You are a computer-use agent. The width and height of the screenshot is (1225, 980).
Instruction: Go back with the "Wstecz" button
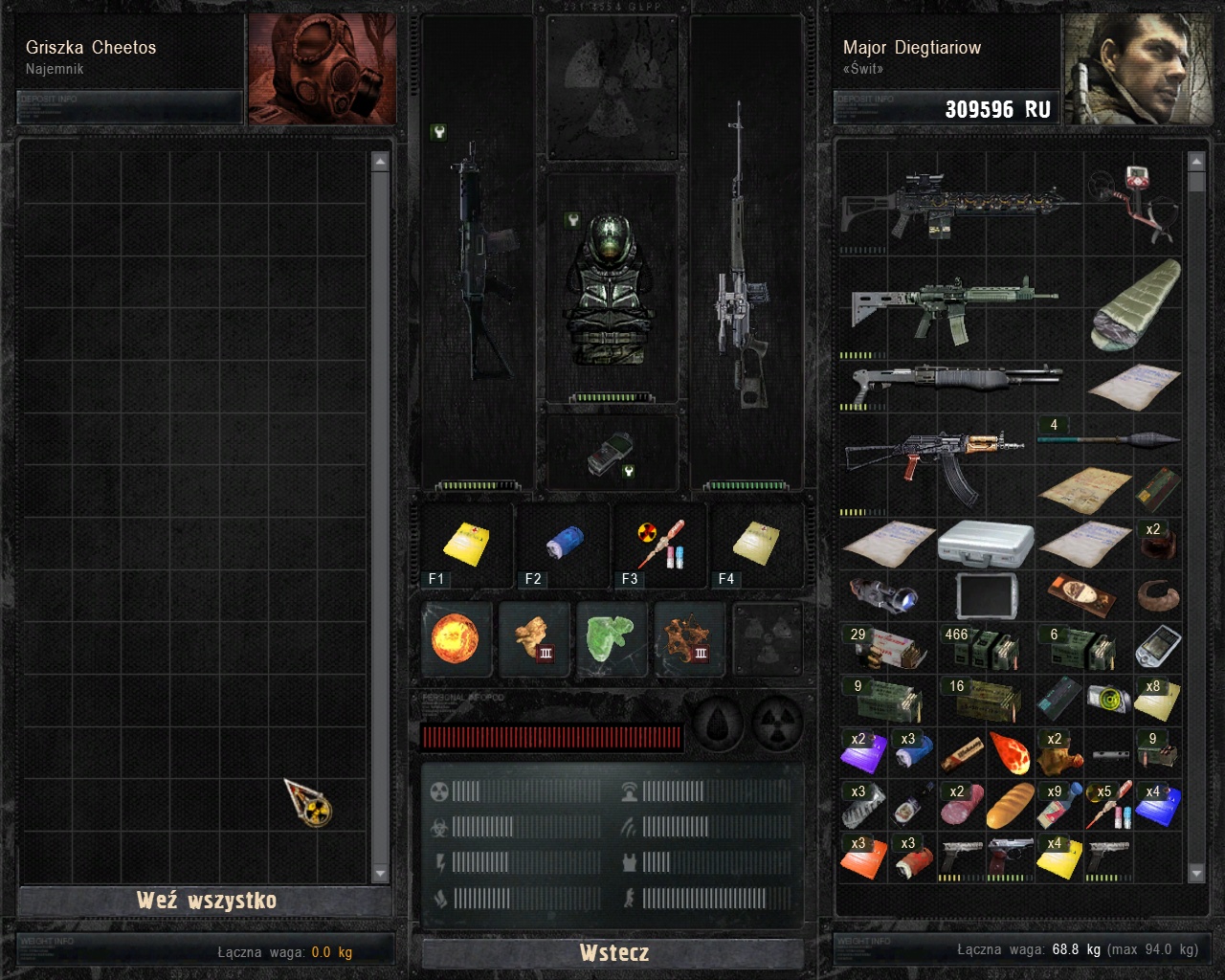pos(613,952)
